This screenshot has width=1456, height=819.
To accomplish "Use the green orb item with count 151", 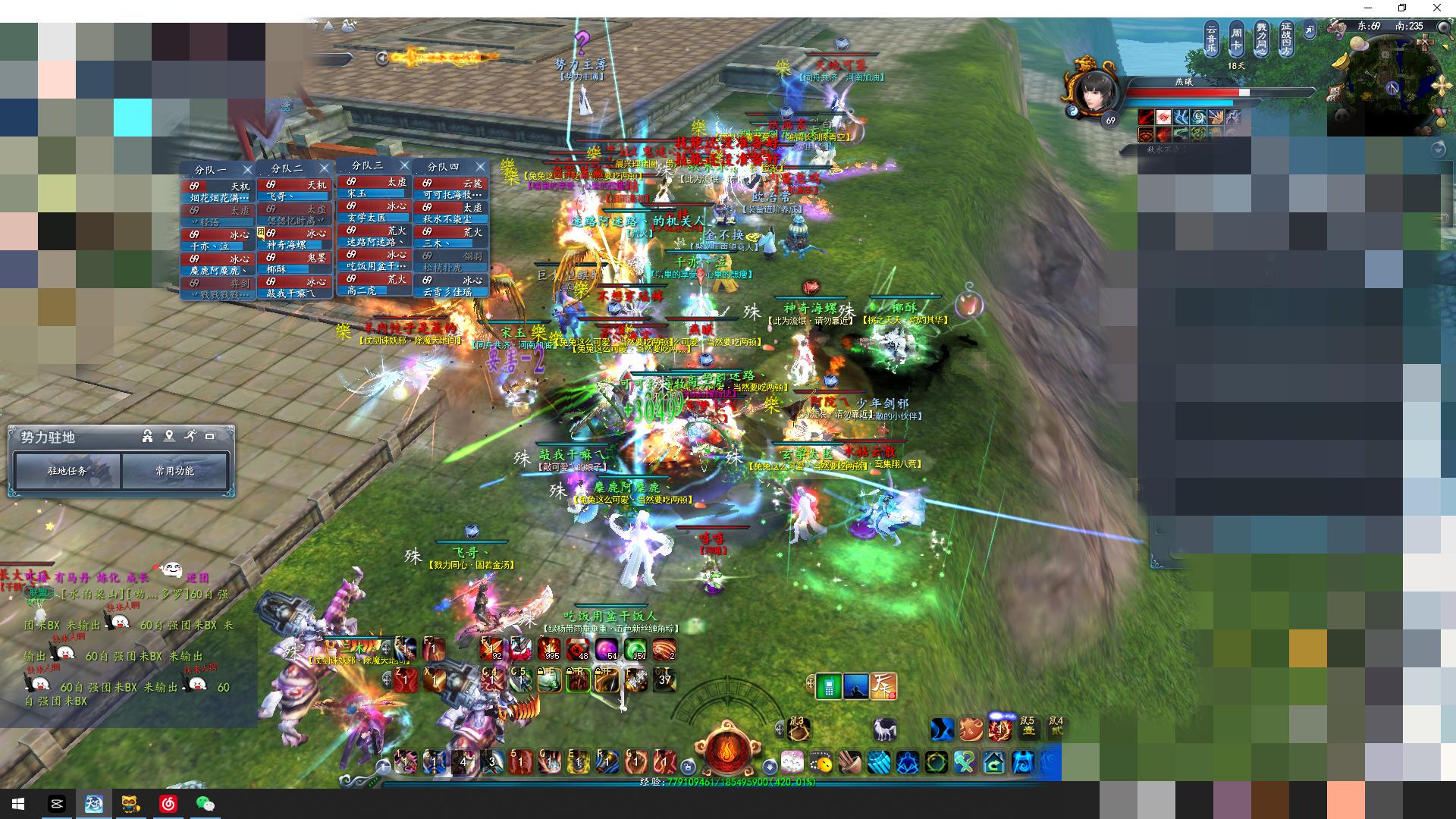I will (635, 649).
